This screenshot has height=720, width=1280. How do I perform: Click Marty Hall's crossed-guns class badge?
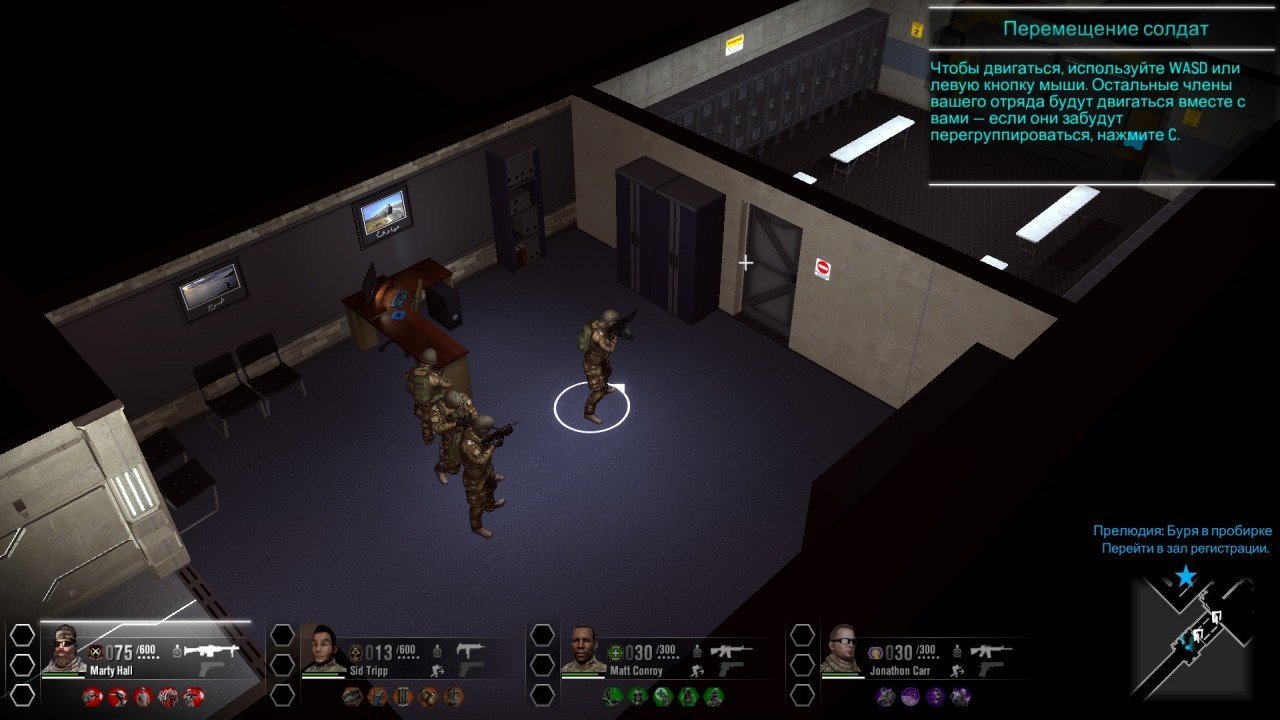coord(96,653)
